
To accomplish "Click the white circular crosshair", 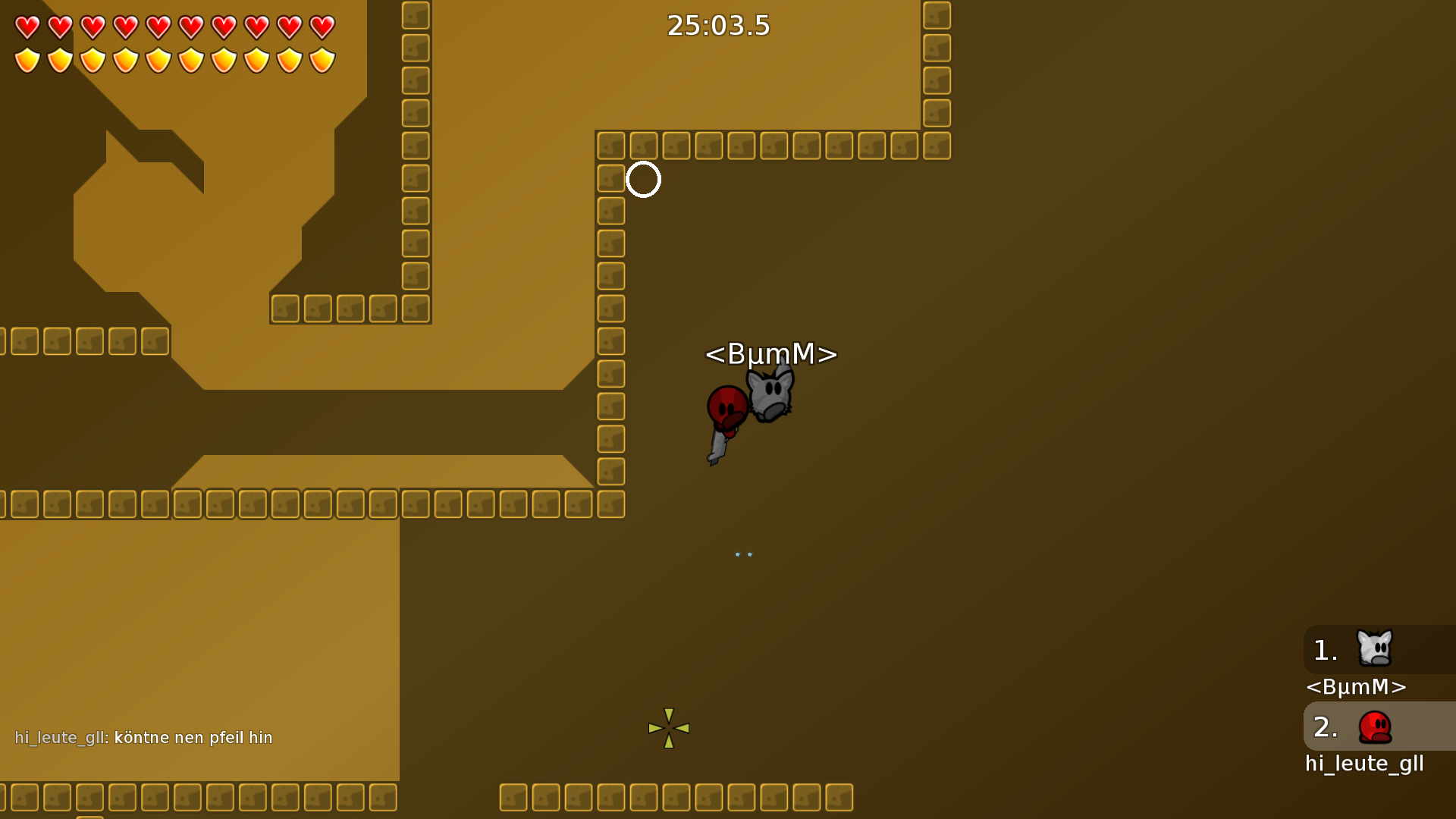I will point(644,180).
